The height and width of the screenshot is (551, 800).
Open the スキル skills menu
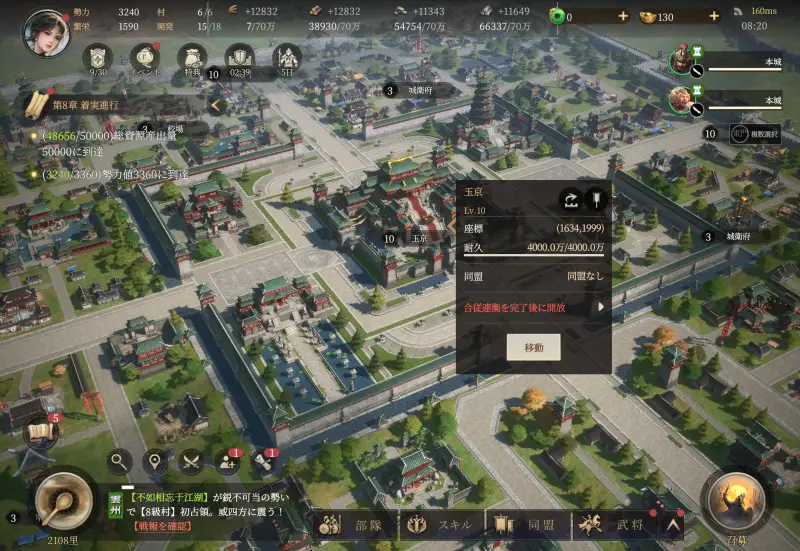[441, 523]
